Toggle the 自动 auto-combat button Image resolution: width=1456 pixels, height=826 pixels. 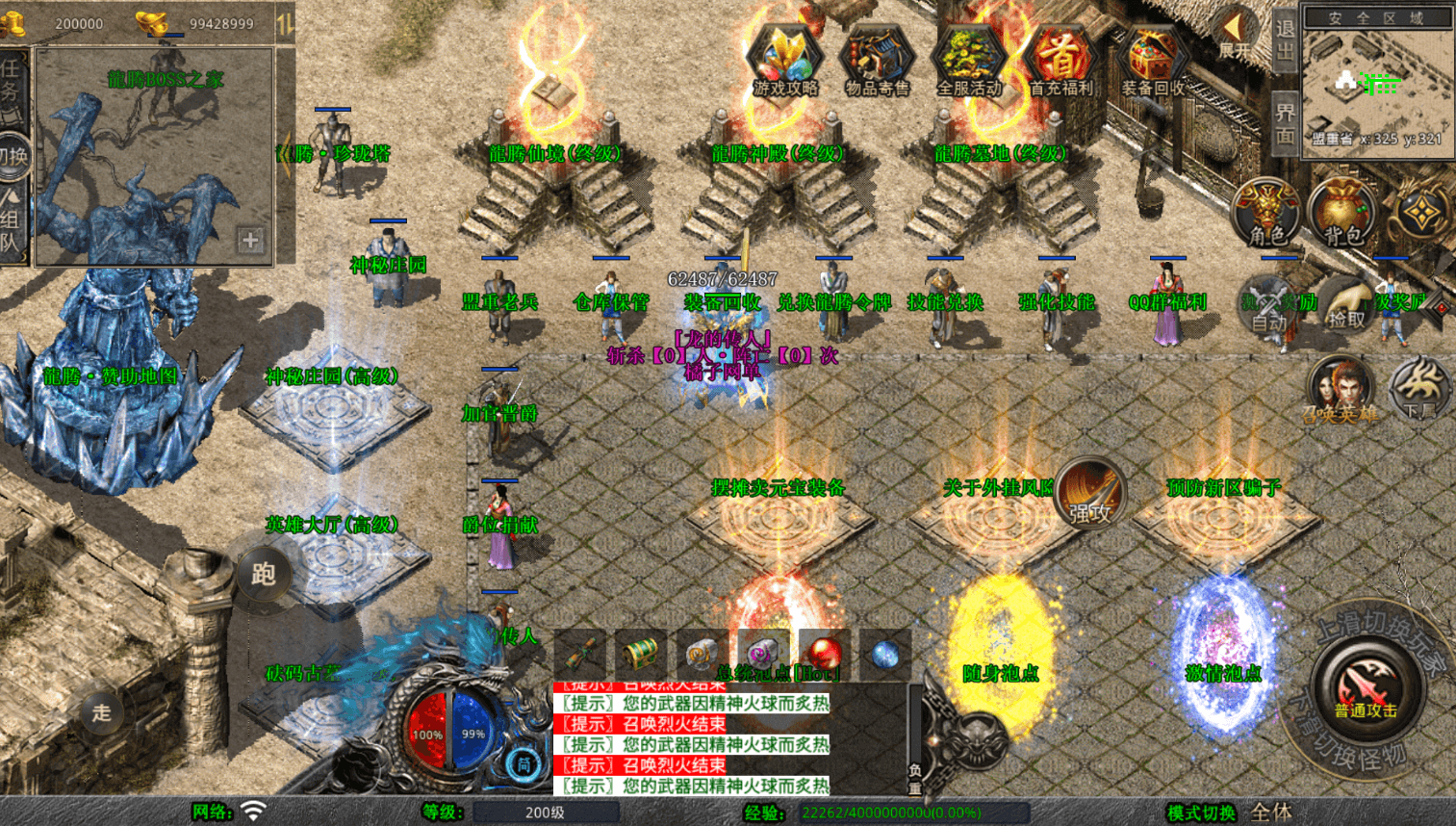(x=1270, y=306)
